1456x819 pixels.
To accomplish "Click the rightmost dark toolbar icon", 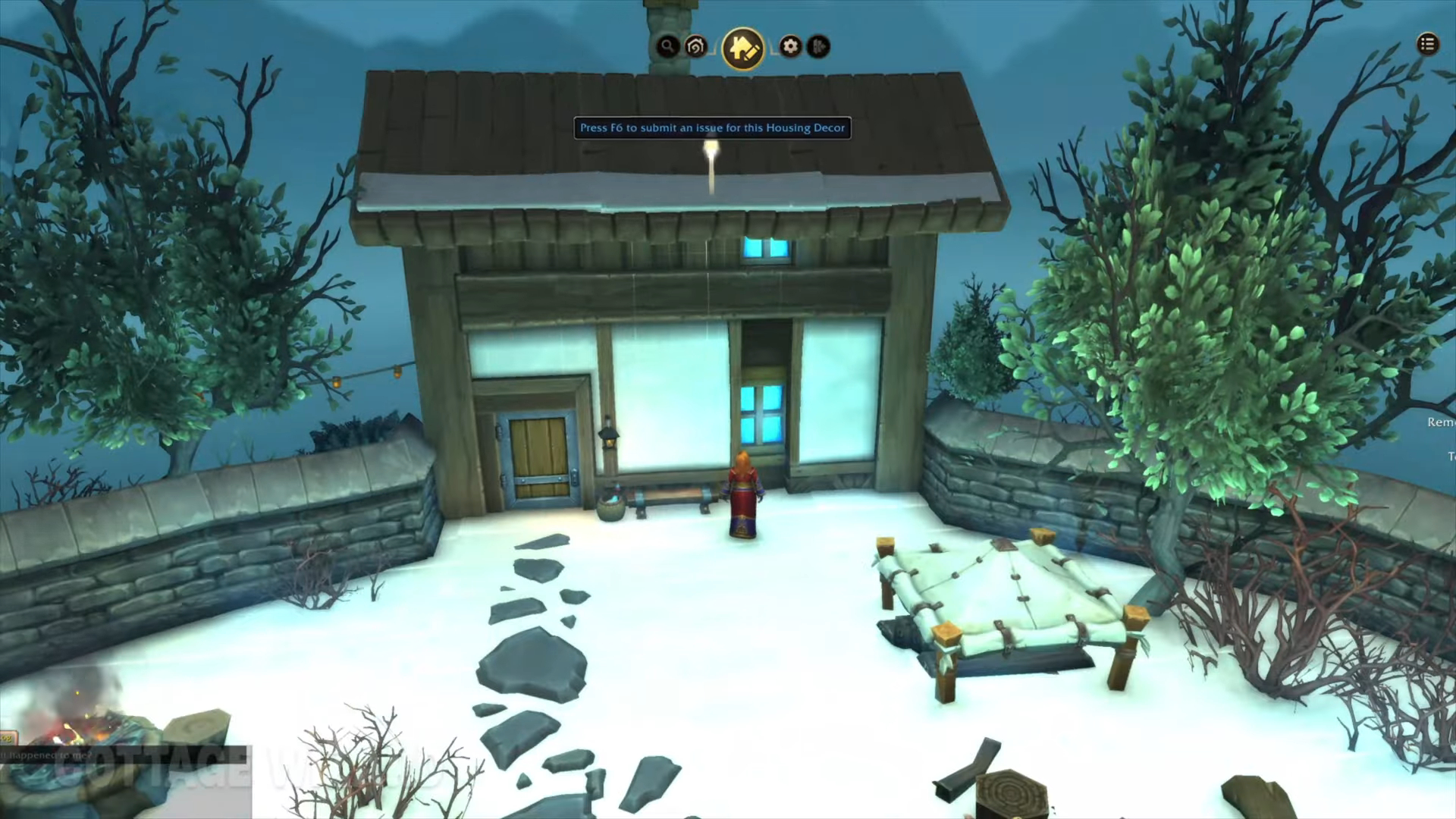I will 818,46.
